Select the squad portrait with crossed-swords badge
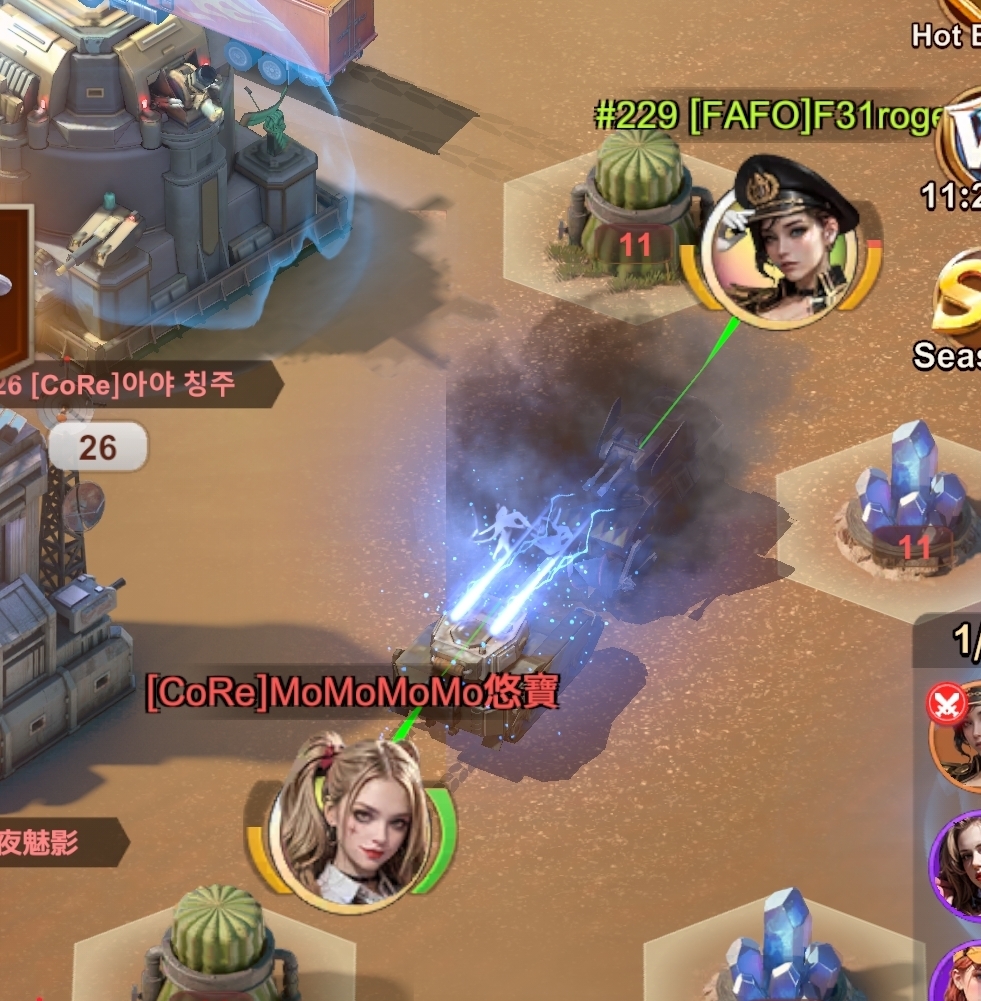The image size is (981, 1001). click(958, 735)
